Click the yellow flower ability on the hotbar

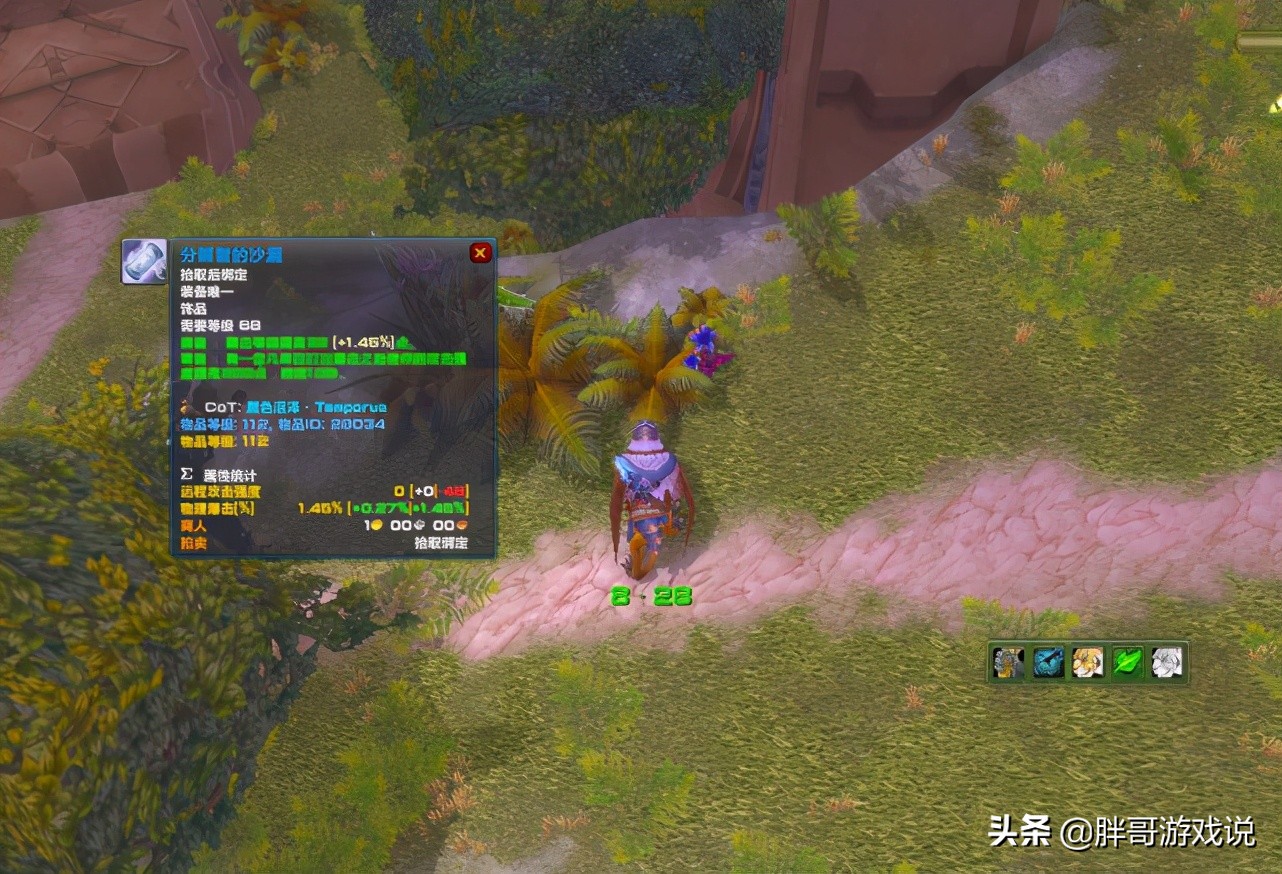click(1087, 663)
